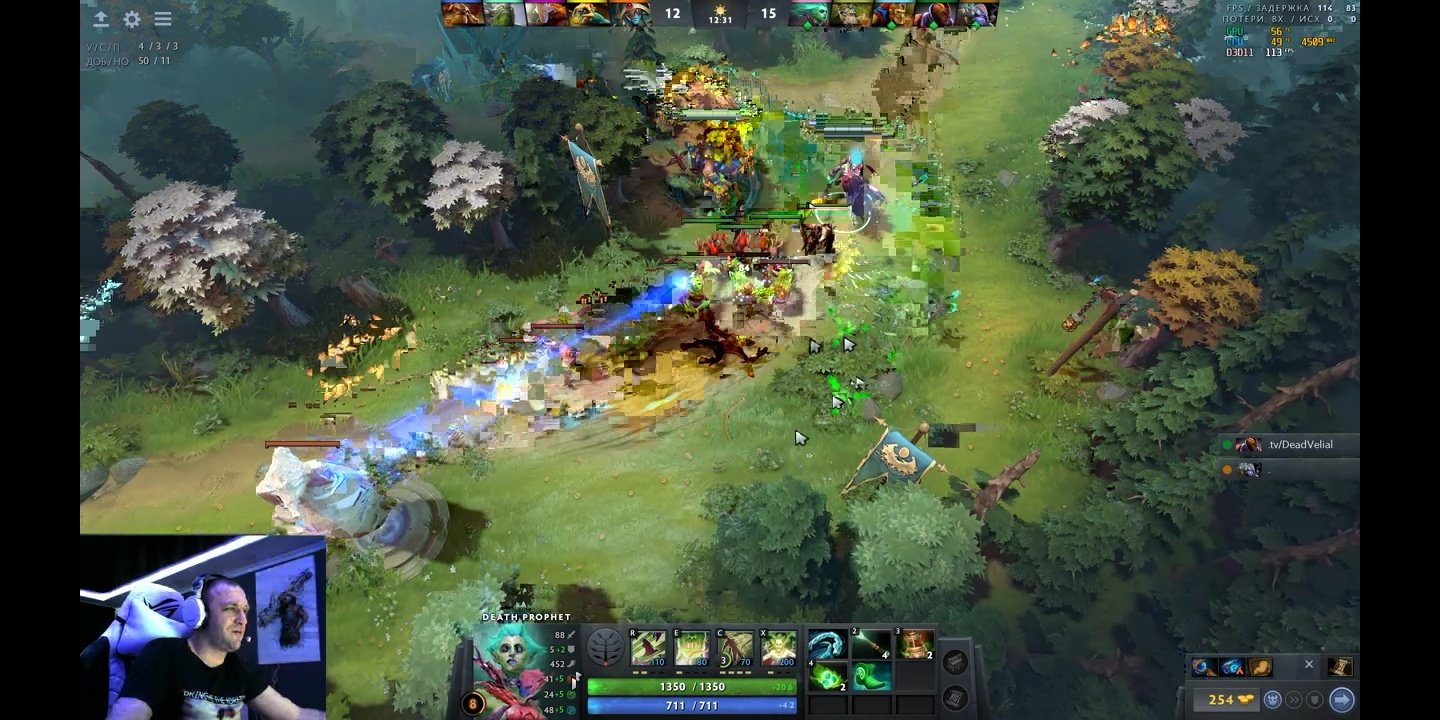Cast the Silence ability
The height and width of the screenshot is (720, 1440).
pyautogui.click(x=690, y=650)
